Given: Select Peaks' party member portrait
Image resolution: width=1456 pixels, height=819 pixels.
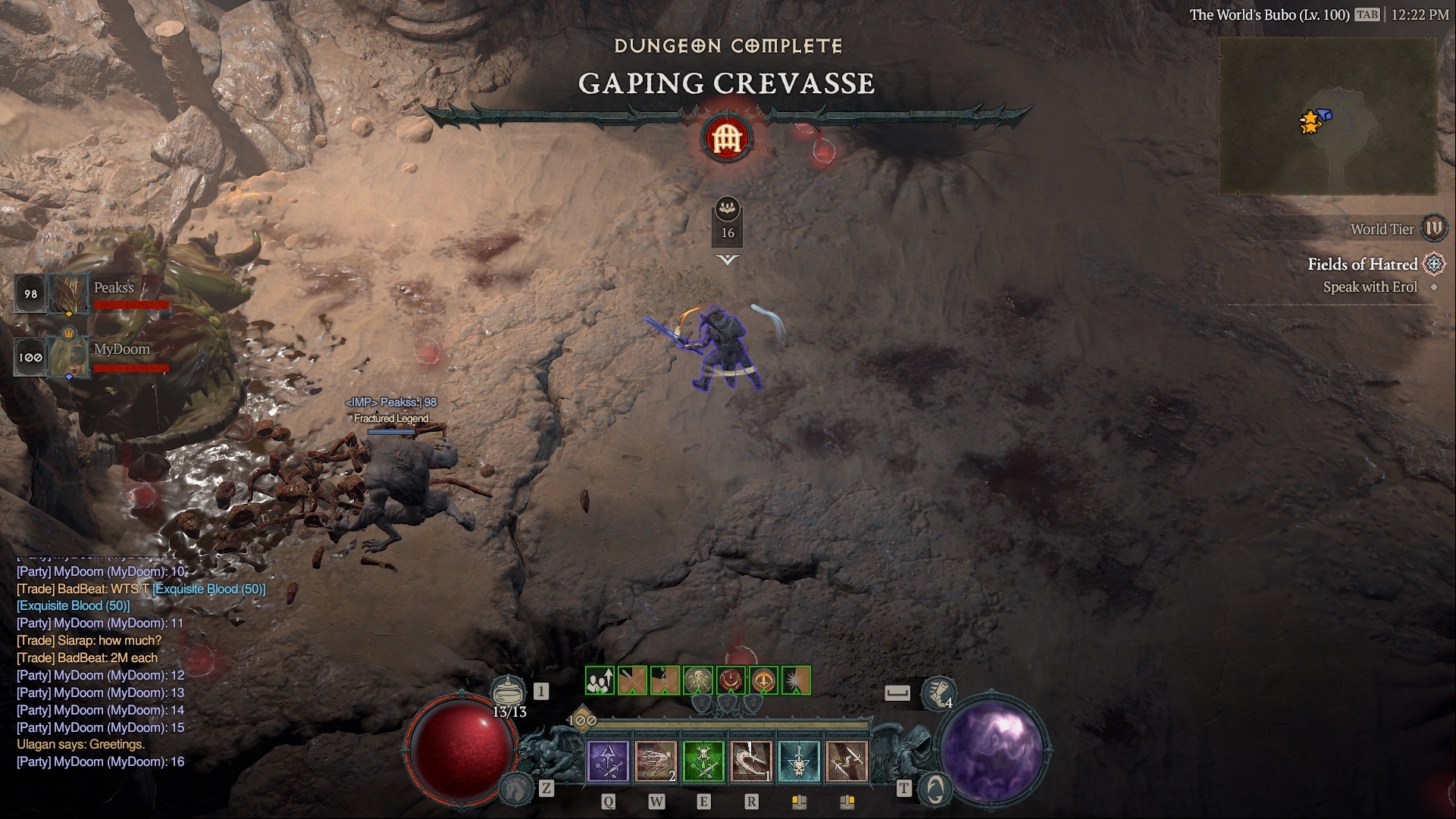Looking at the screenshot, I should coord(69,294).
